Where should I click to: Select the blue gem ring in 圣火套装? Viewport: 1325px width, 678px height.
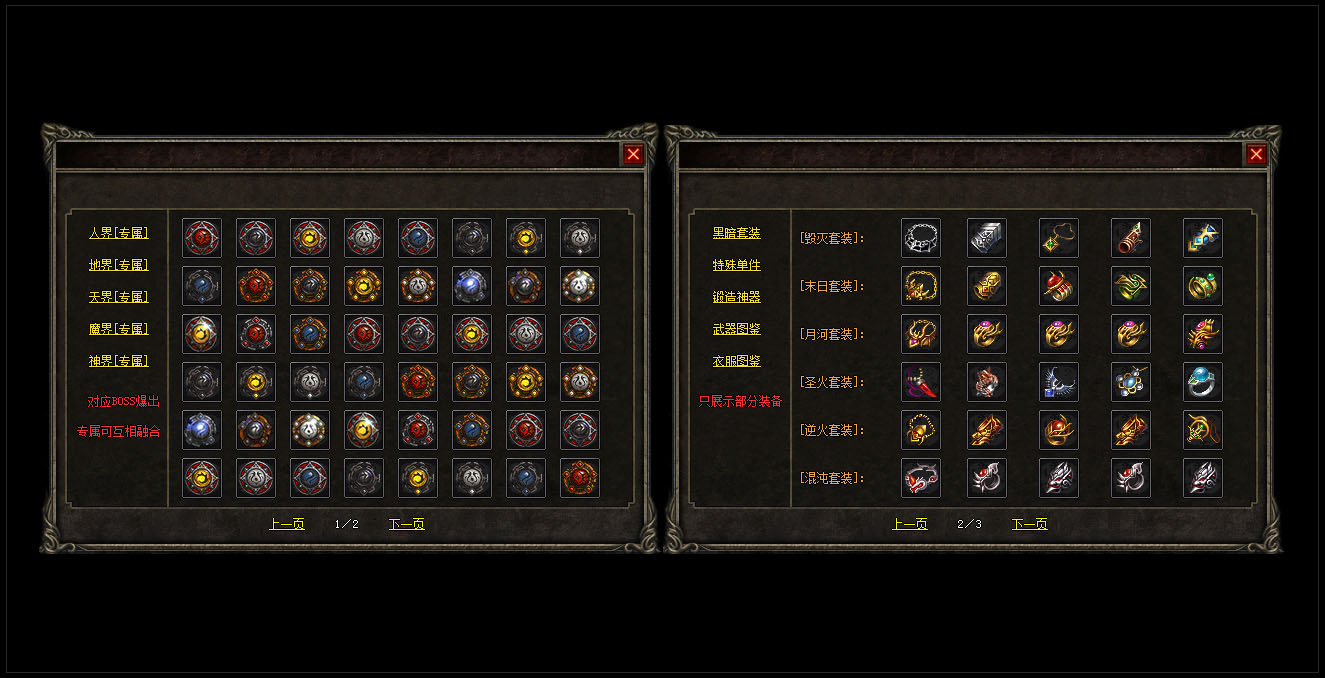tap(1202, 382)
